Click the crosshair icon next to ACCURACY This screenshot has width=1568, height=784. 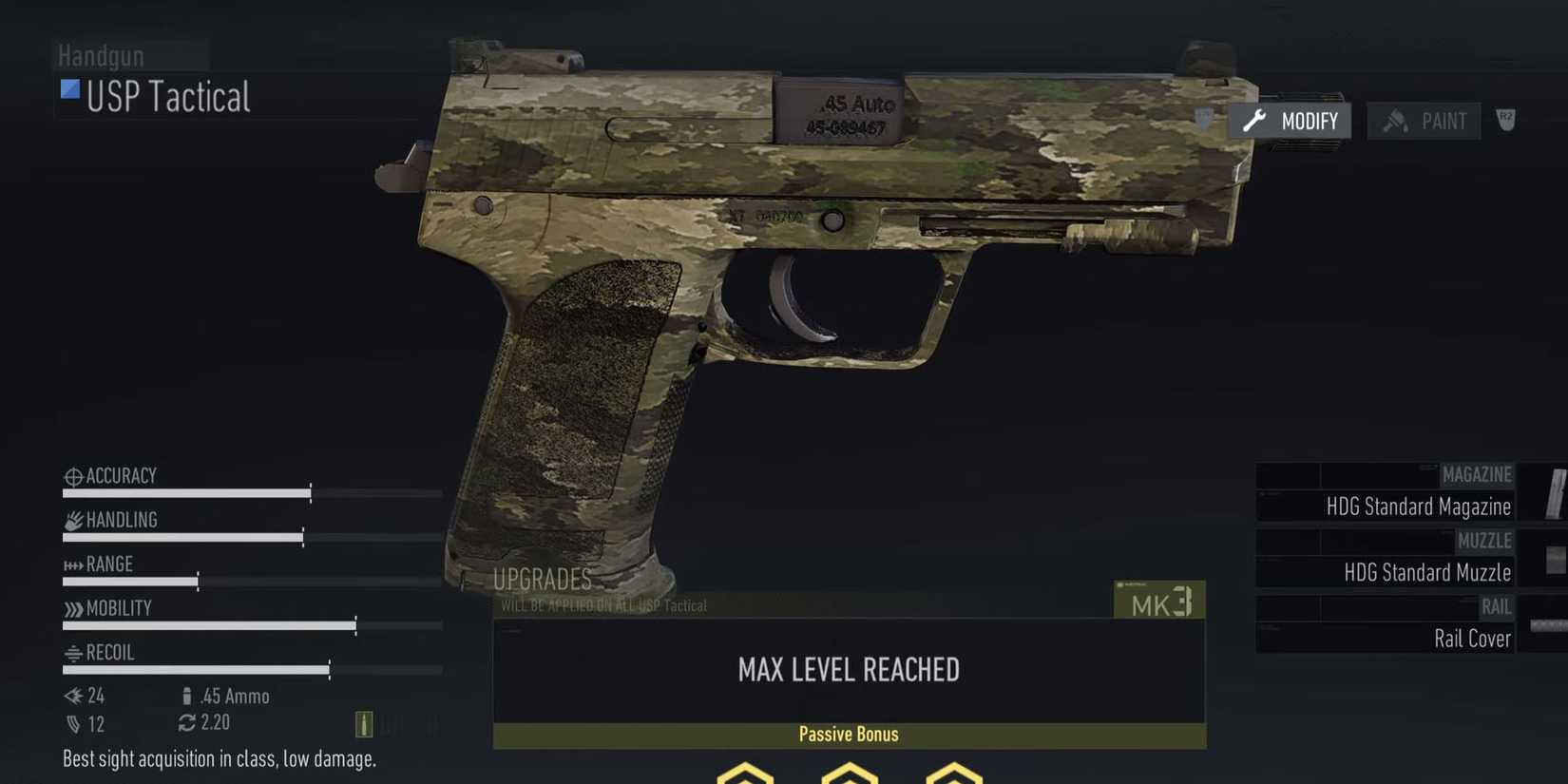point(72,475)
